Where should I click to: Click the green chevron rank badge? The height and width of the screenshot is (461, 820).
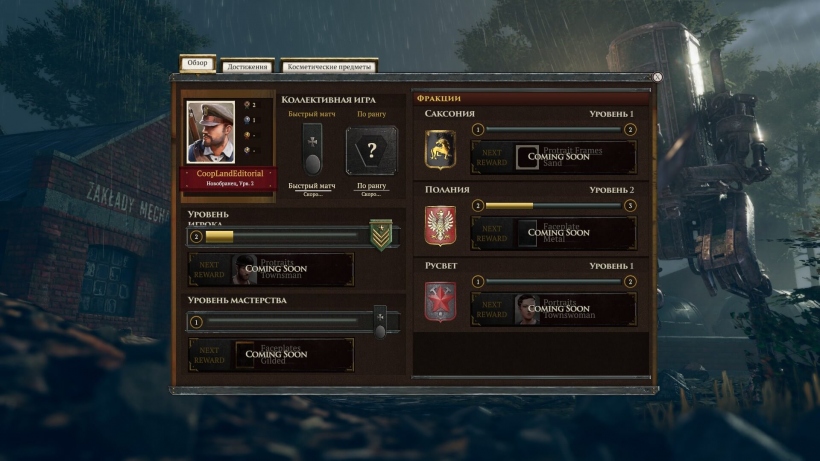[381, 235]
